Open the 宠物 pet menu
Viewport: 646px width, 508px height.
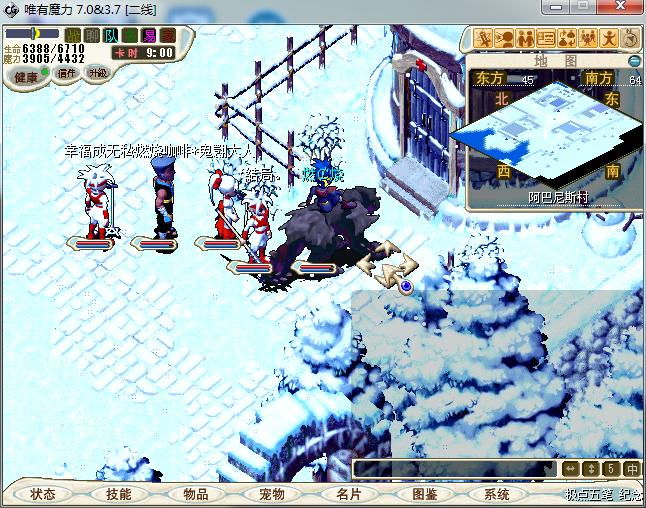(272, 494)
